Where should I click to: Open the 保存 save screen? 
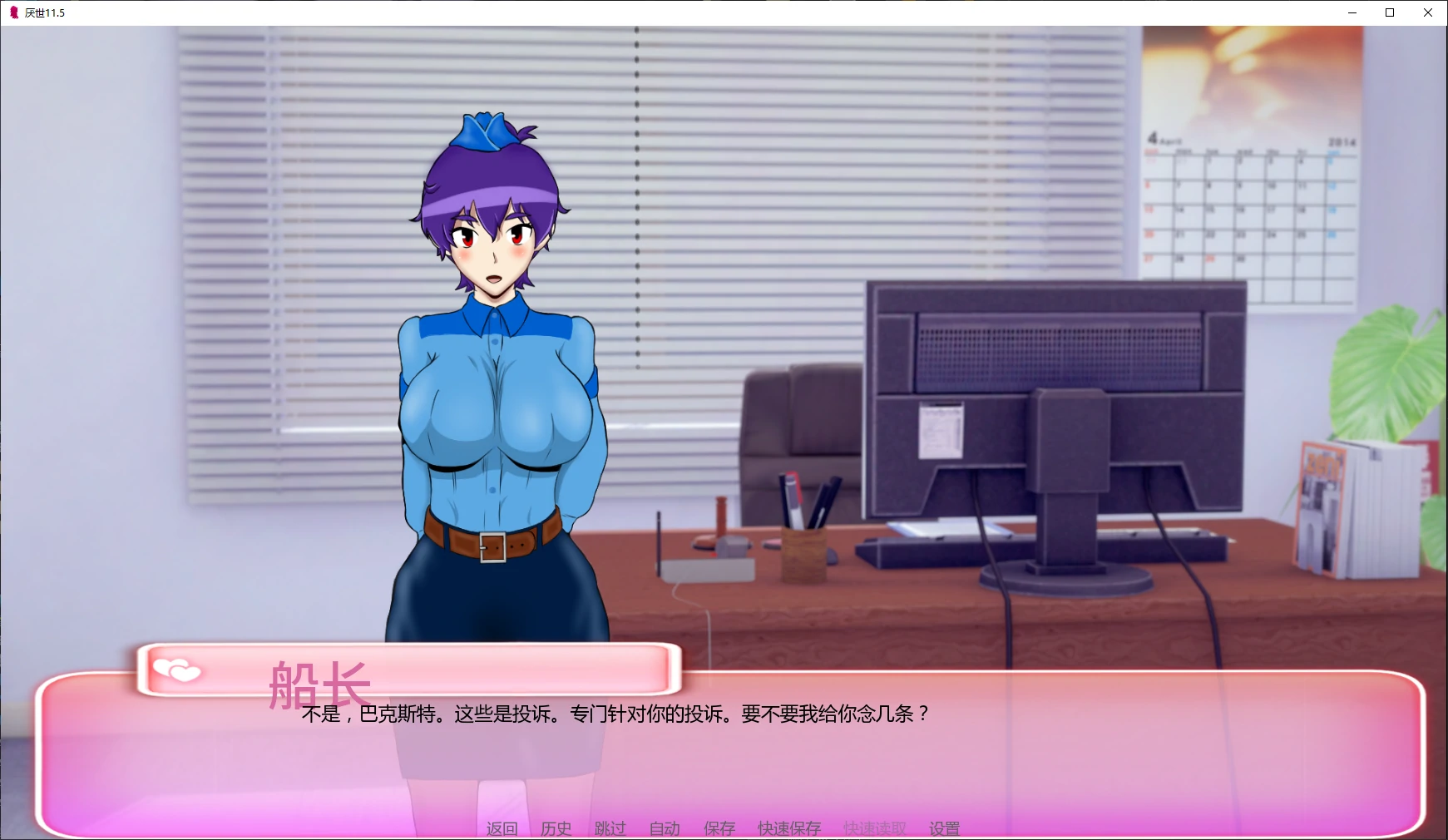[719, 828]
